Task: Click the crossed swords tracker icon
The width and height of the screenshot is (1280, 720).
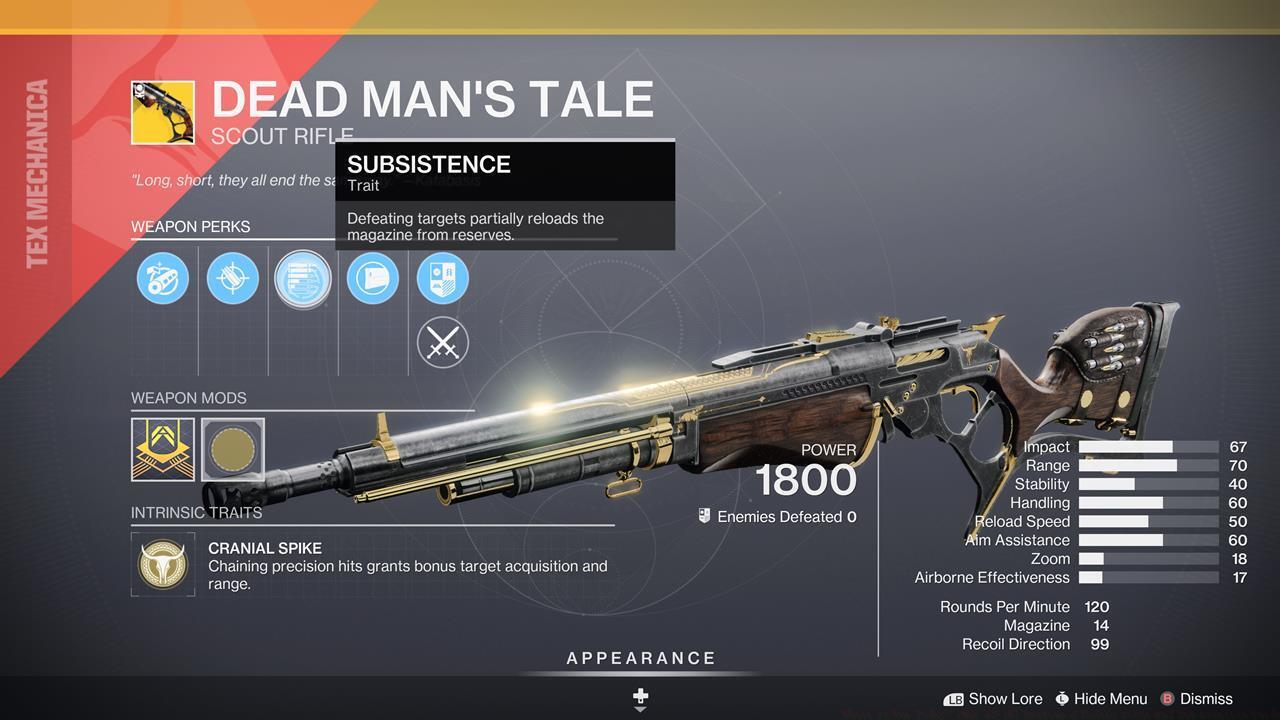Action: click(443, 343)
